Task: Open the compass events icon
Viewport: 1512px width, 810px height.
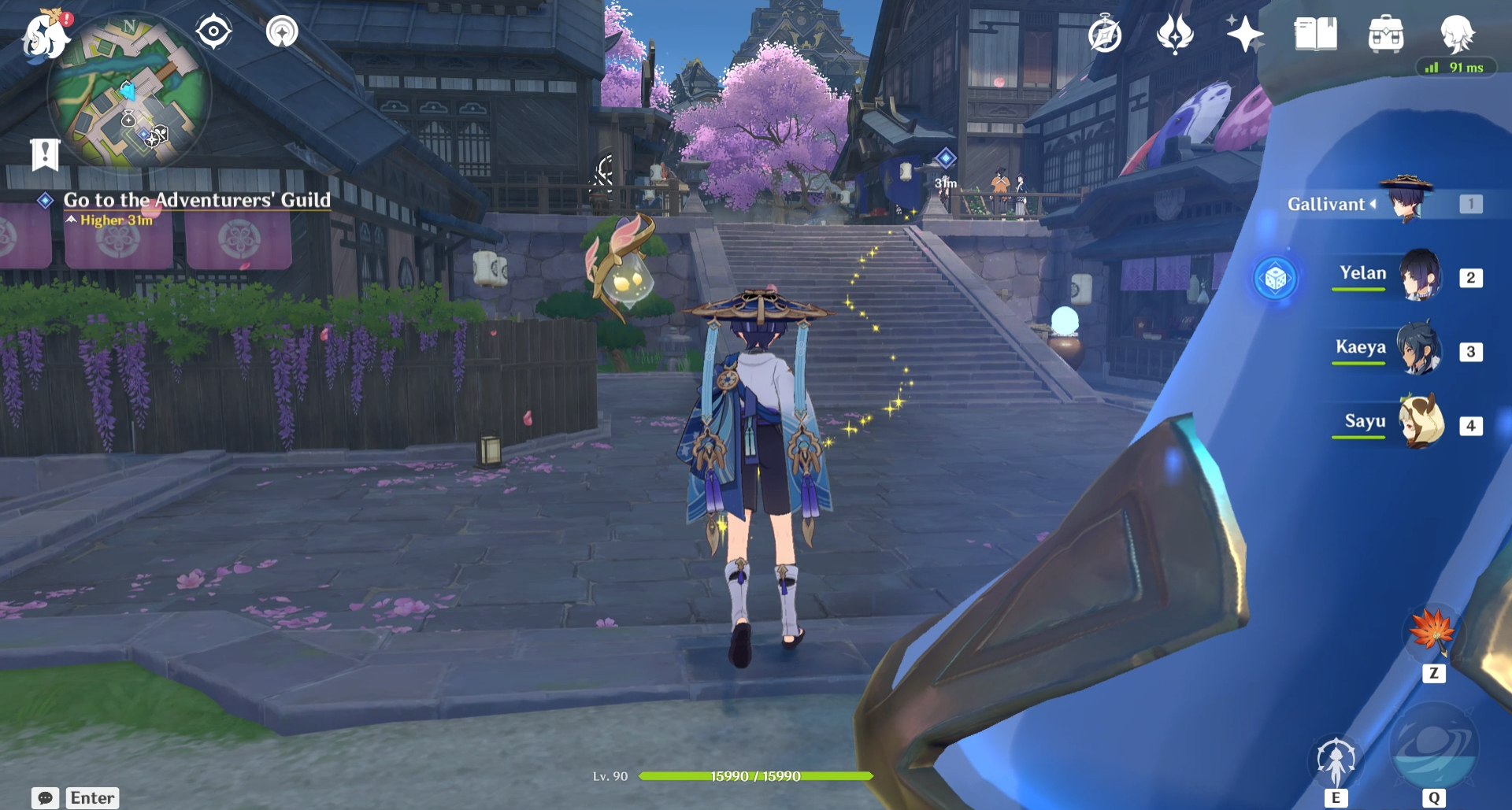Action: (x=1105, y=35)
